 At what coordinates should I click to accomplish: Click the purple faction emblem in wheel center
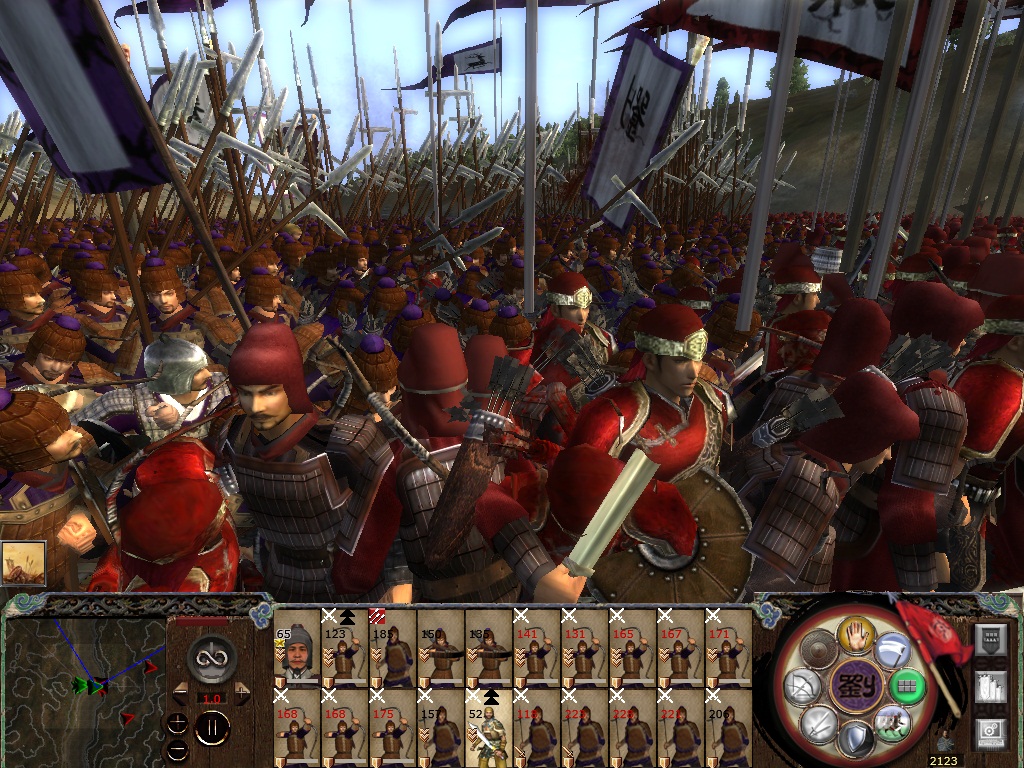pos(855,686)
